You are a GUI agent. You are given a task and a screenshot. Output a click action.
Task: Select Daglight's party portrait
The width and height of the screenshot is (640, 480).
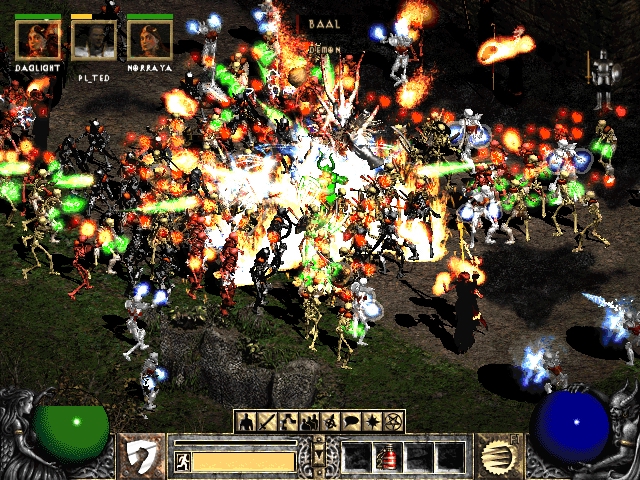[37, 40]
